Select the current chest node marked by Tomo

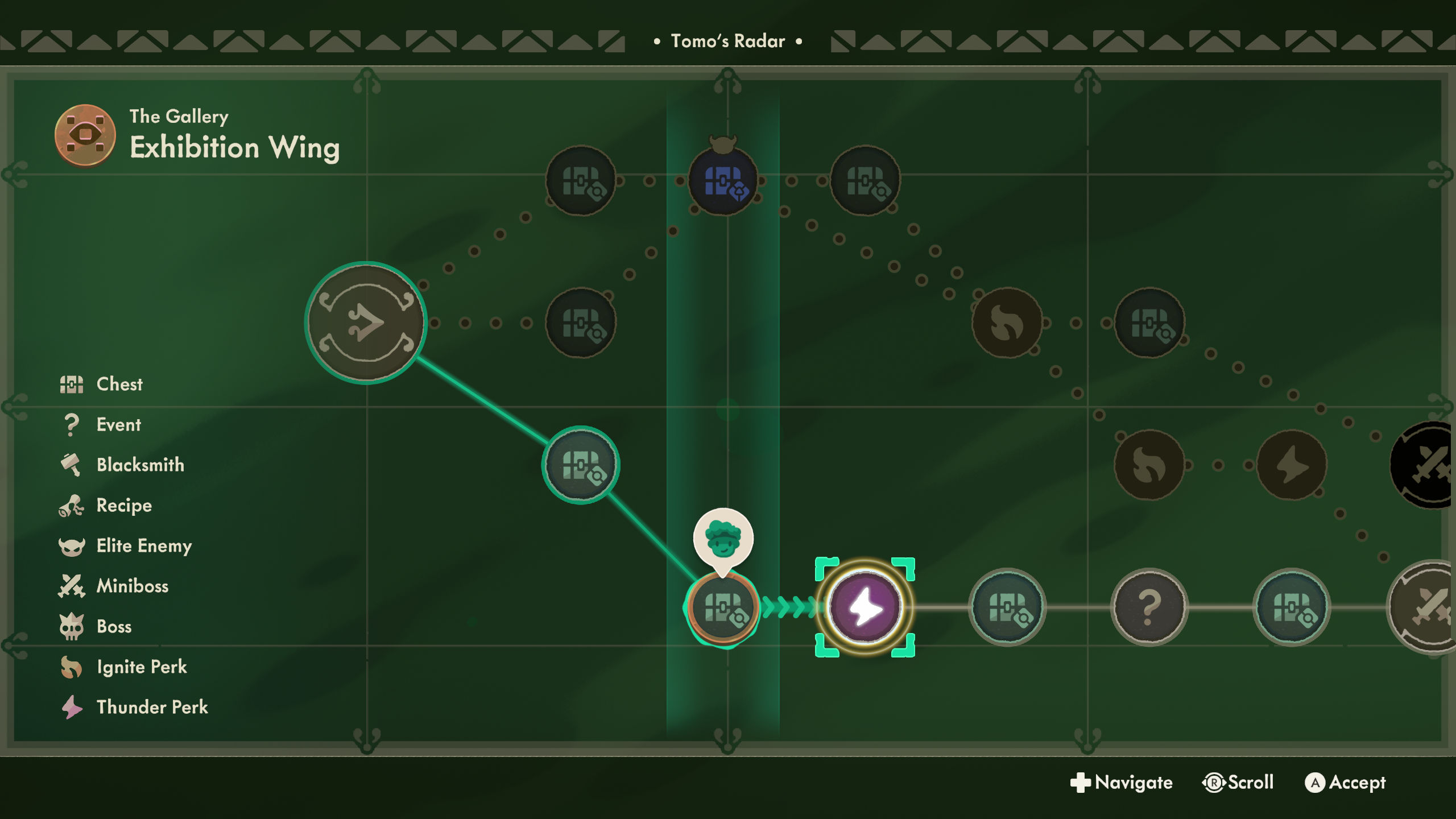(723, 609)
